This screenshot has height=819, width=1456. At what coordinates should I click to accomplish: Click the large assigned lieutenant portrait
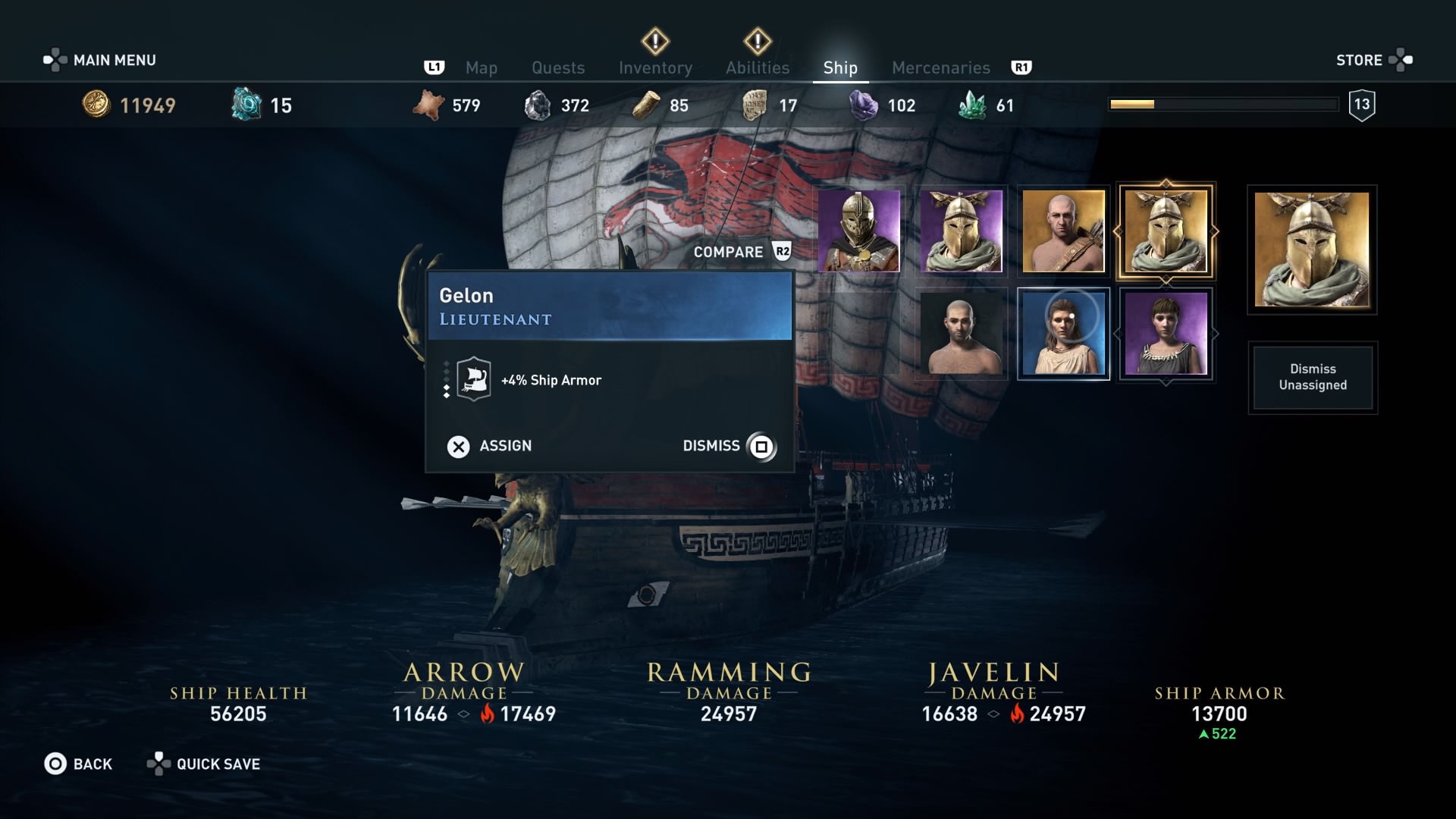(1312, 249)
